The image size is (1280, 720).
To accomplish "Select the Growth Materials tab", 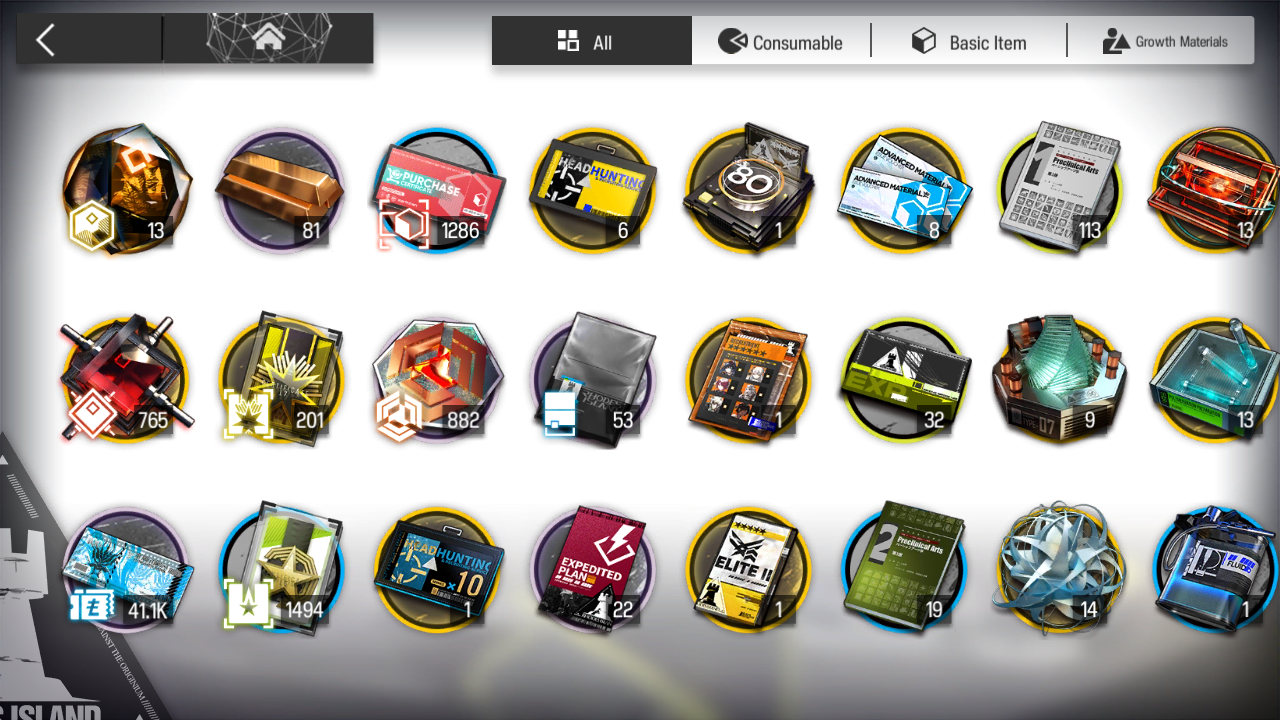I will [x=1164, y=41].
